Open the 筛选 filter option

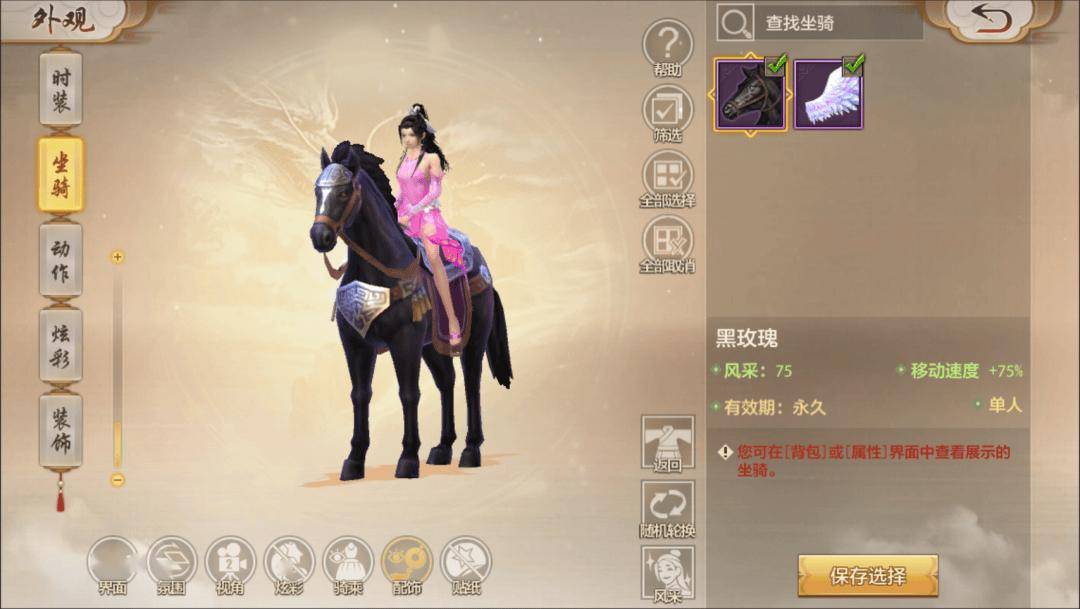coord(668,111)
